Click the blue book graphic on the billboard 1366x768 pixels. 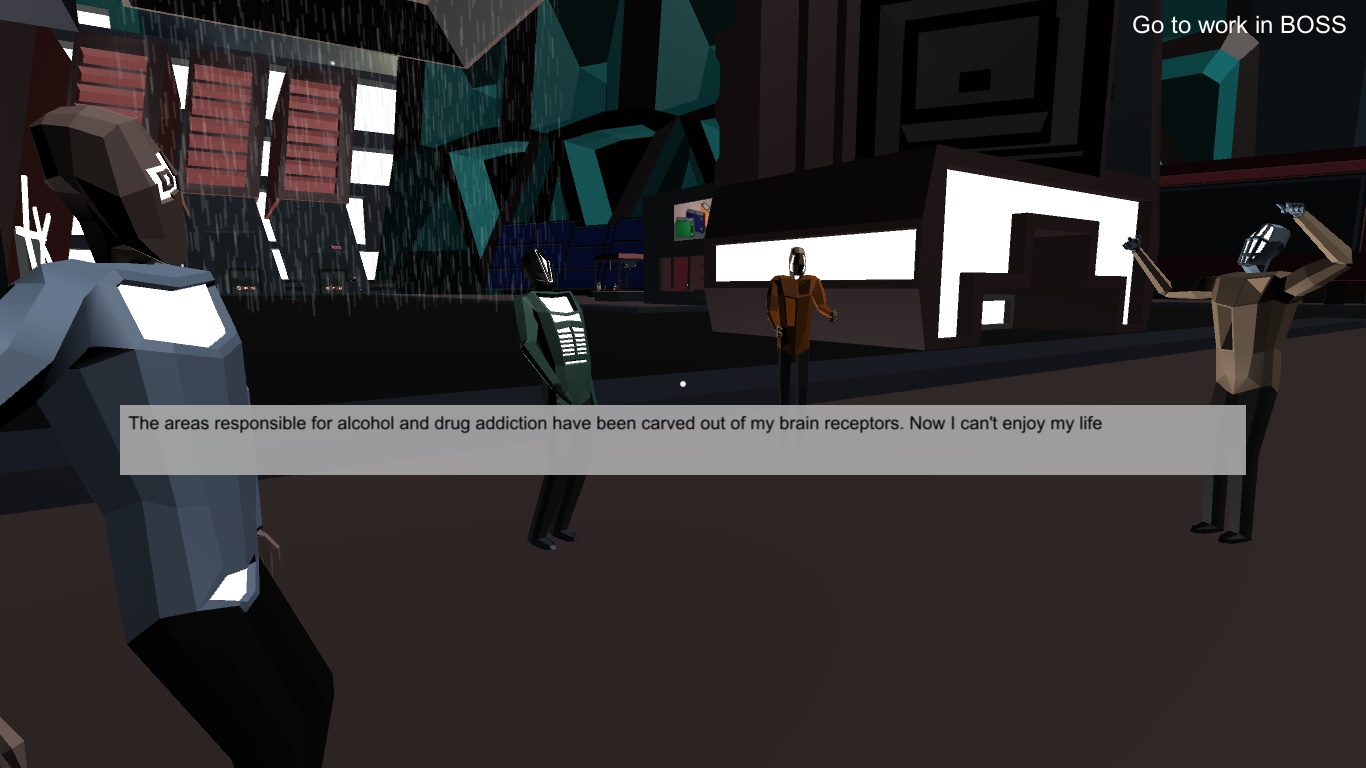pyautogui.click(x=697, y=222)
